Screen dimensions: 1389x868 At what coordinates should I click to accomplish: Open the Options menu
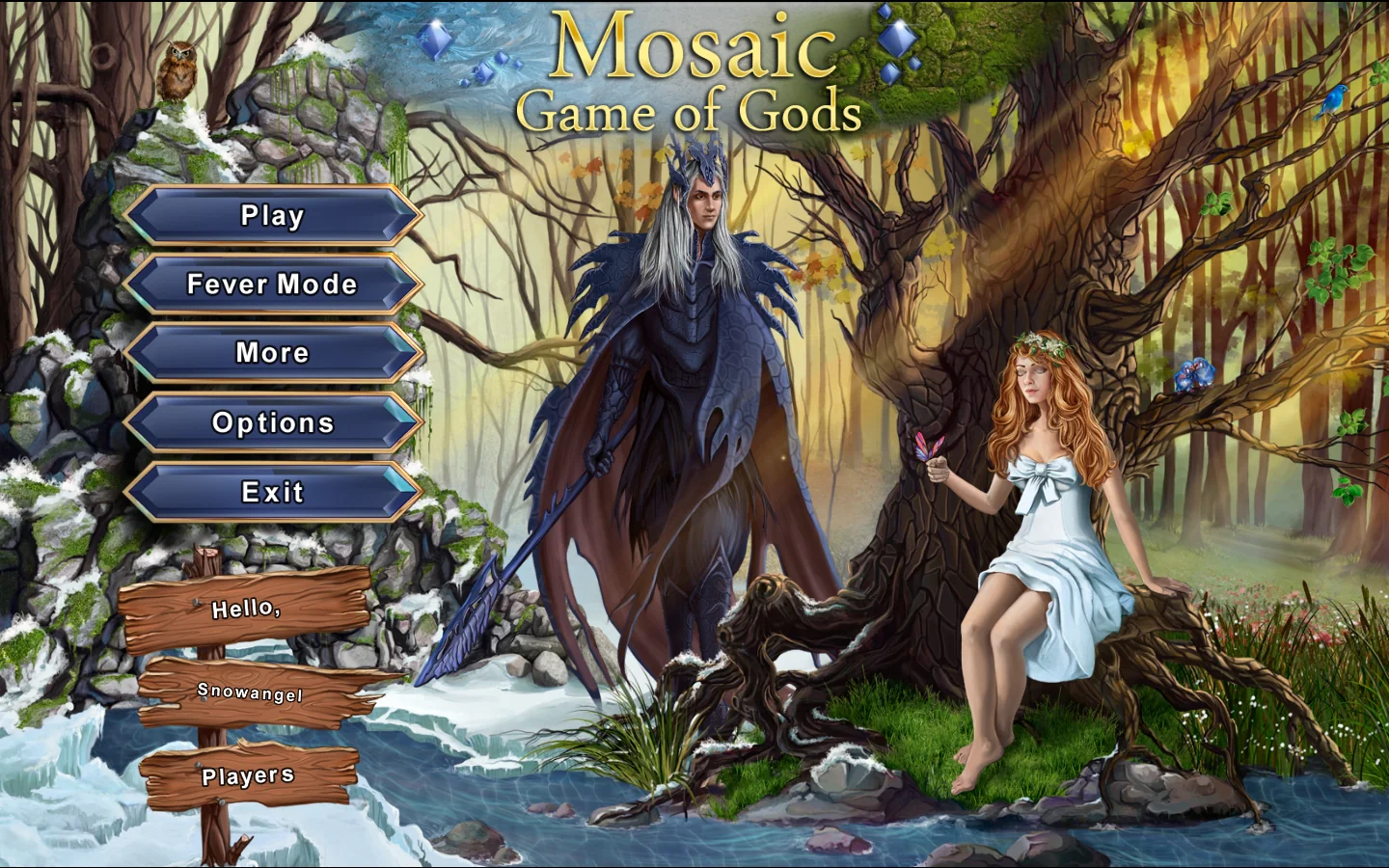(272, 422)
